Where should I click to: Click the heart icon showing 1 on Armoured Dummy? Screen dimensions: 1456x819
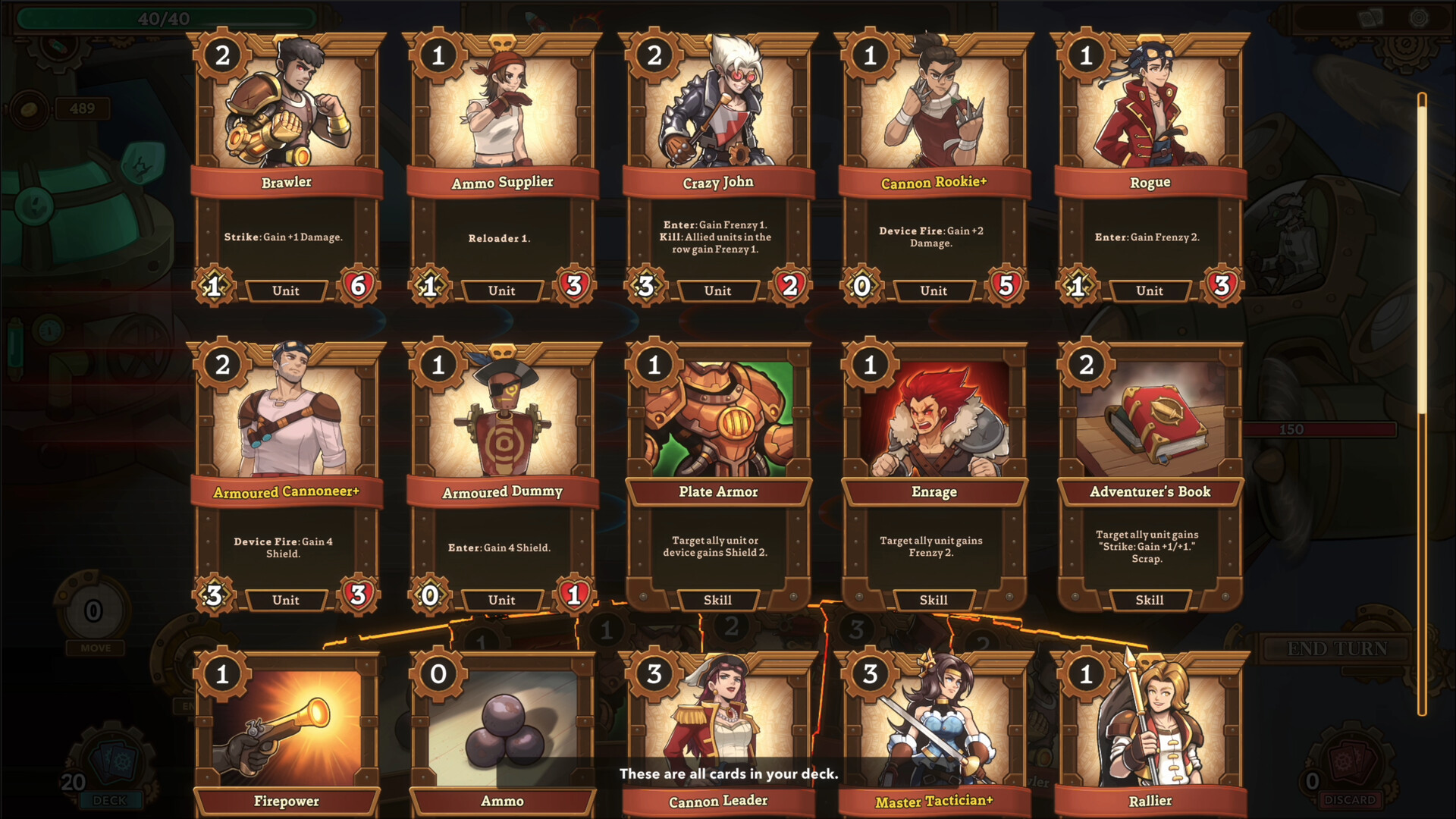tap(574, 595)
